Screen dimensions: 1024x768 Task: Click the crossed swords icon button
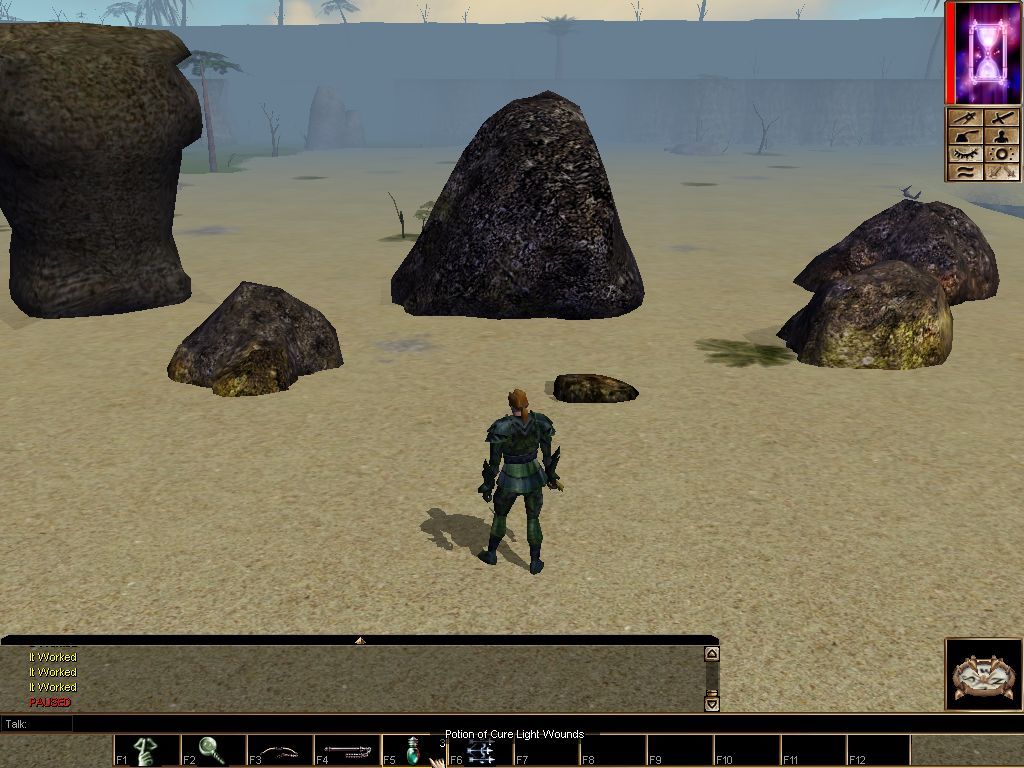pyautogui.click(x=1001, y=172)
